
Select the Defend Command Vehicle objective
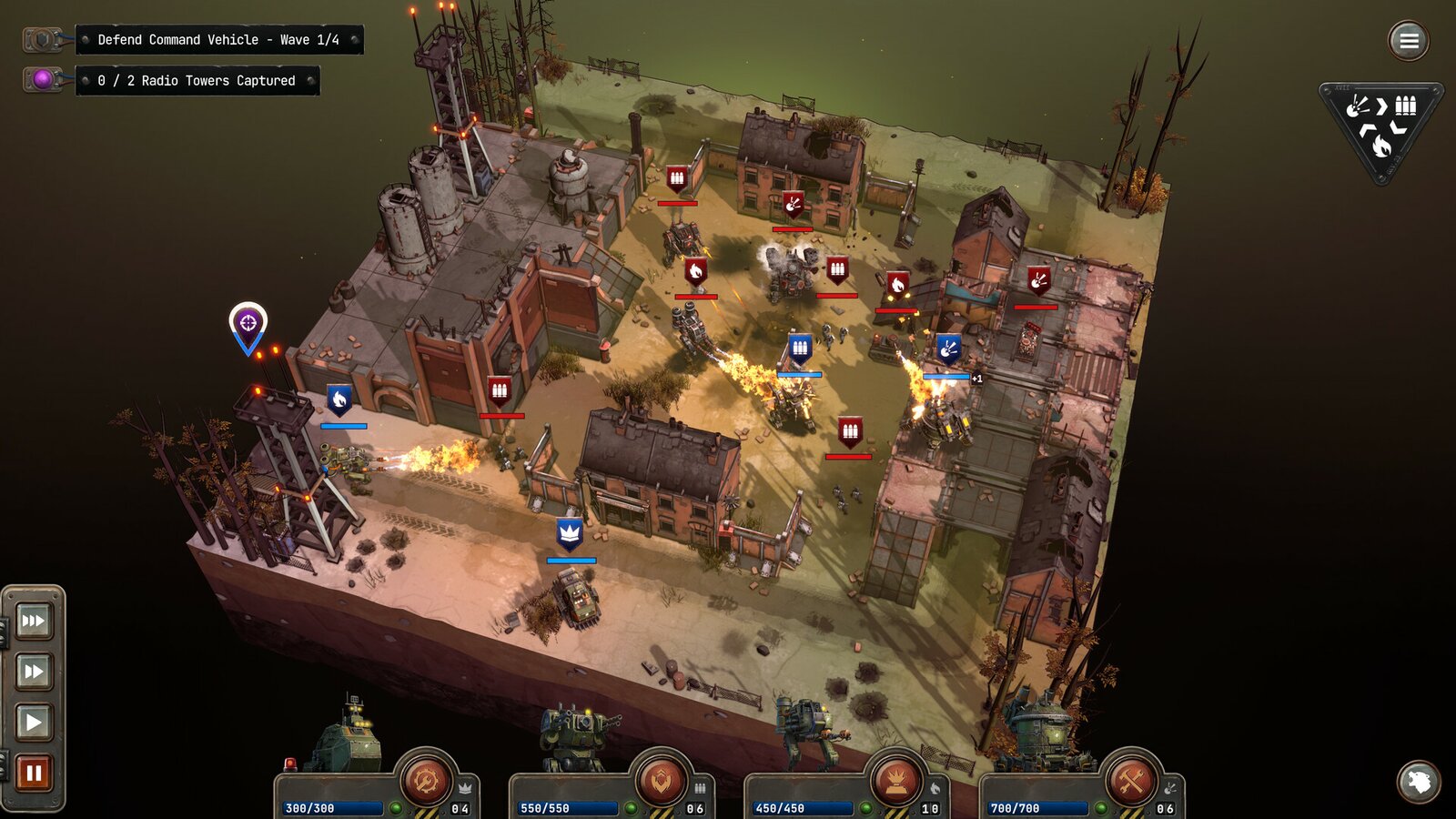coord(218,40)
